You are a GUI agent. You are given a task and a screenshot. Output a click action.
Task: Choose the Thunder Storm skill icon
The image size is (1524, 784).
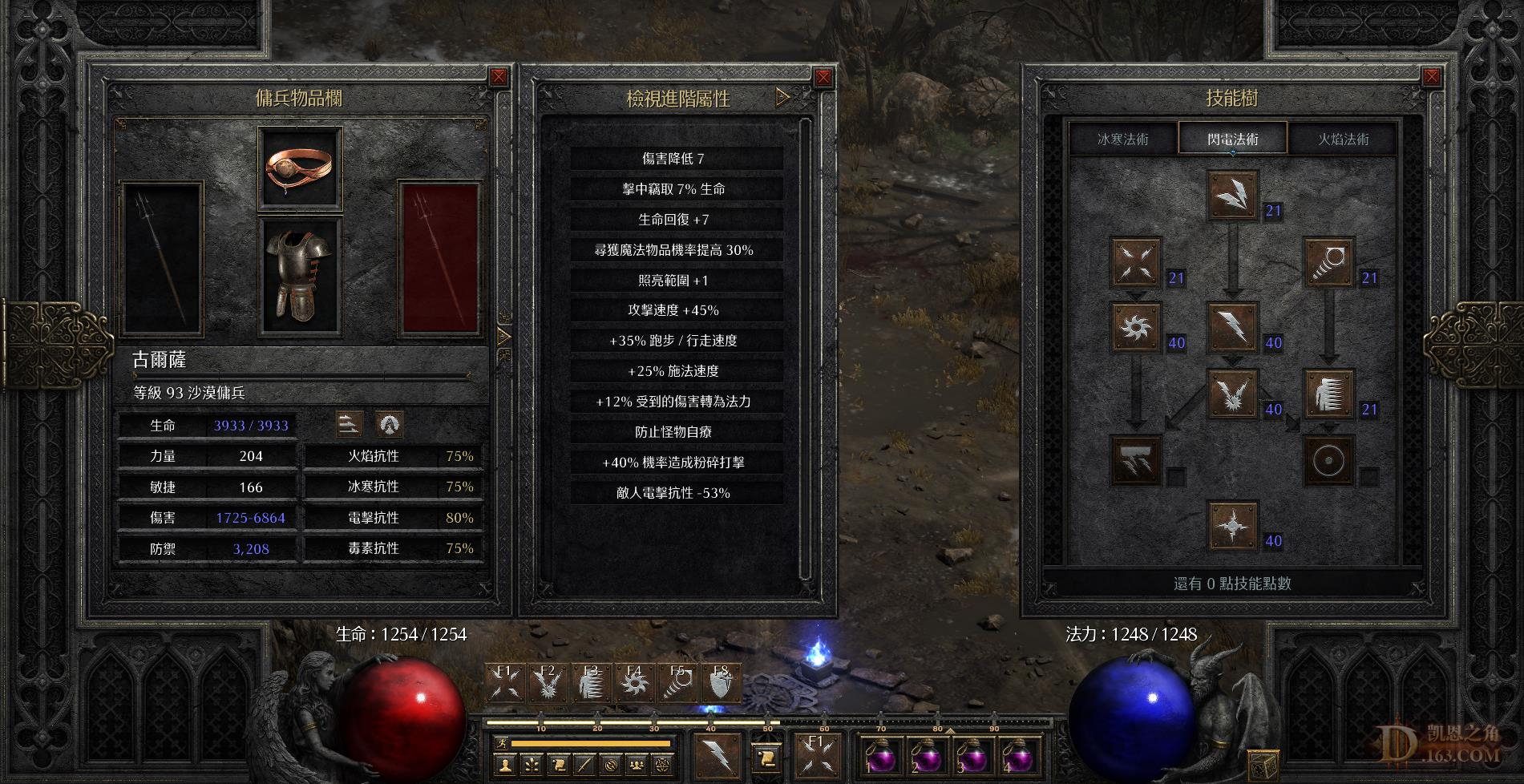click(1136, 459)
